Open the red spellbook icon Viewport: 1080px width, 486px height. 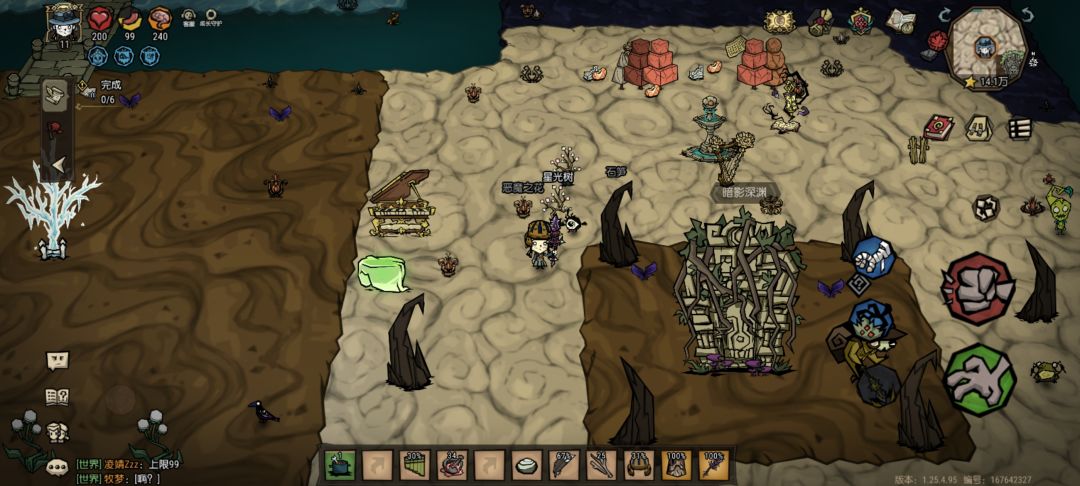pyautogui.click(x=938, y=127)
